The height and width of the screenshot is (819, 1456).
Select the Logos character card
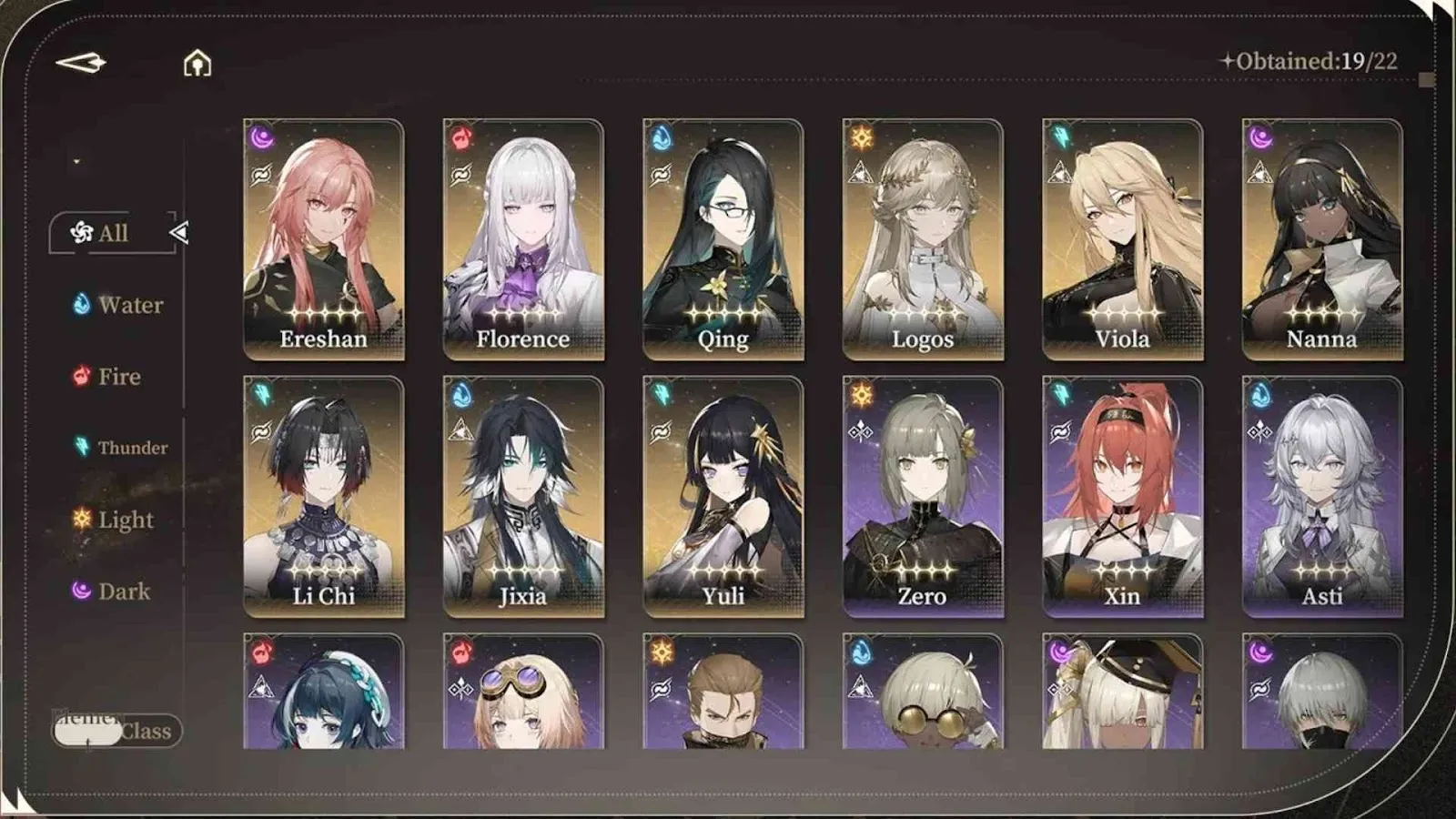(923, 238)
